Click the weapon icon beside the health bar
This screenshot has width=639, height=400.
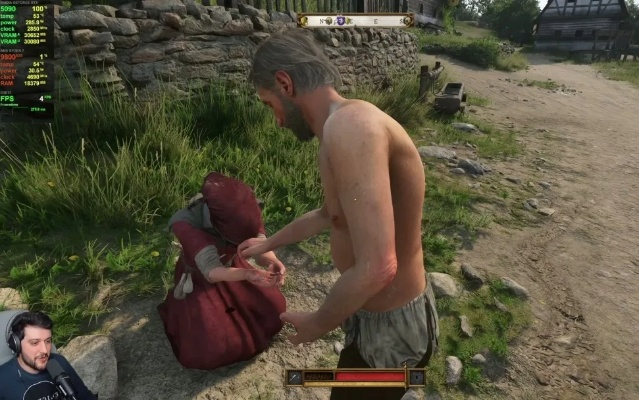(295, 377)
